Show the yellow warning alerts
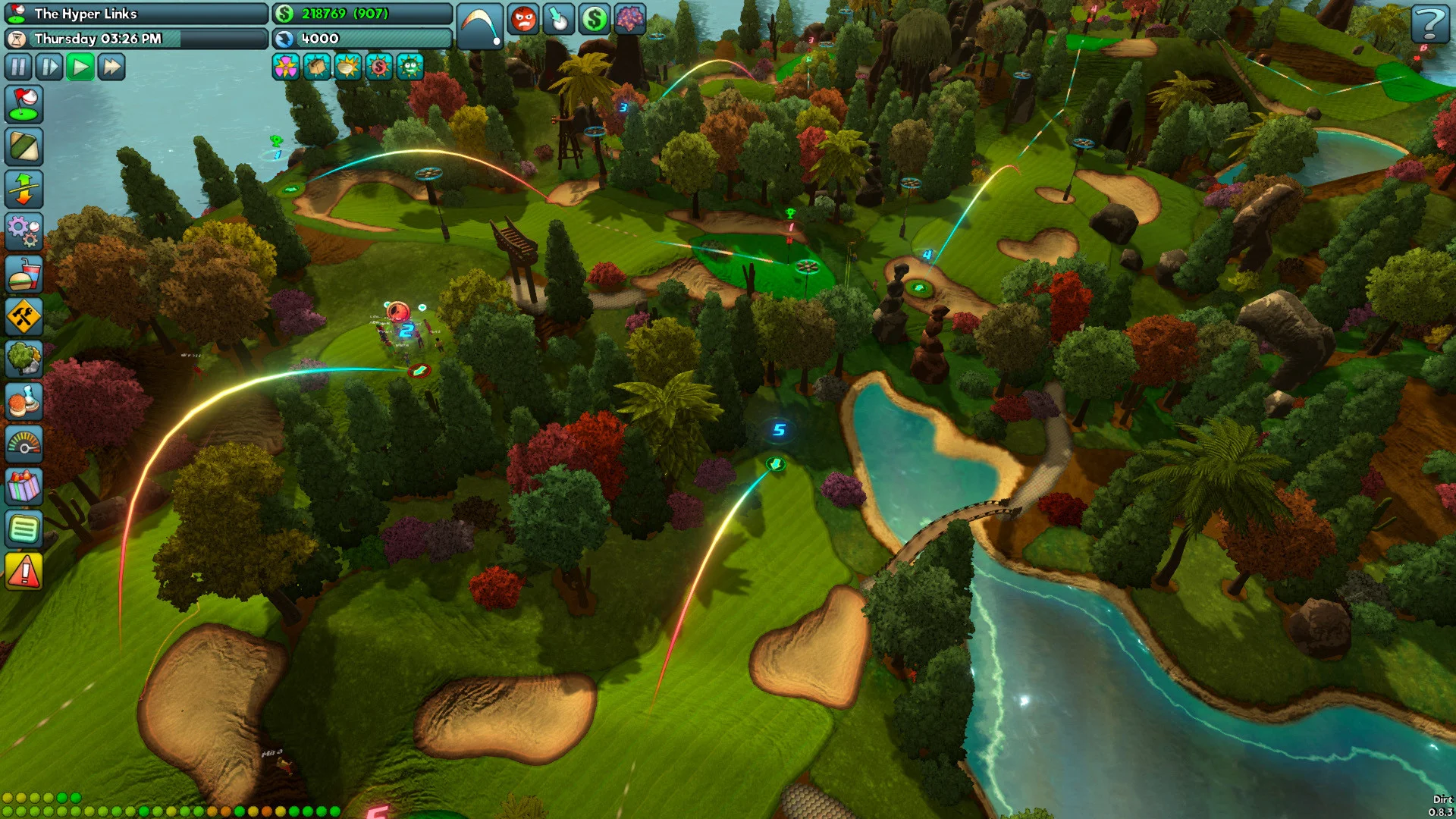Screen dimensions: 1456x819 click(x=24, y=571)
